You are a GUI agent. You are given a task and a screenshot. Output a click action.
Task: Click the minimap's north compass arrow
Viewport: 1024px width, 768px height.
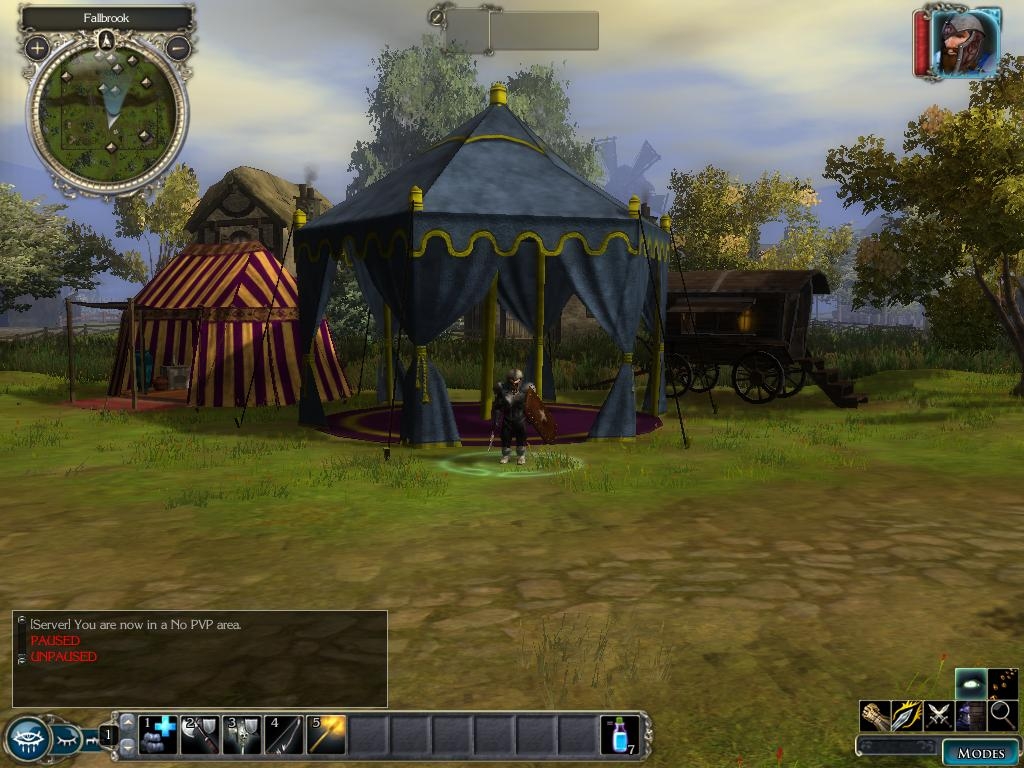[107, 41]
